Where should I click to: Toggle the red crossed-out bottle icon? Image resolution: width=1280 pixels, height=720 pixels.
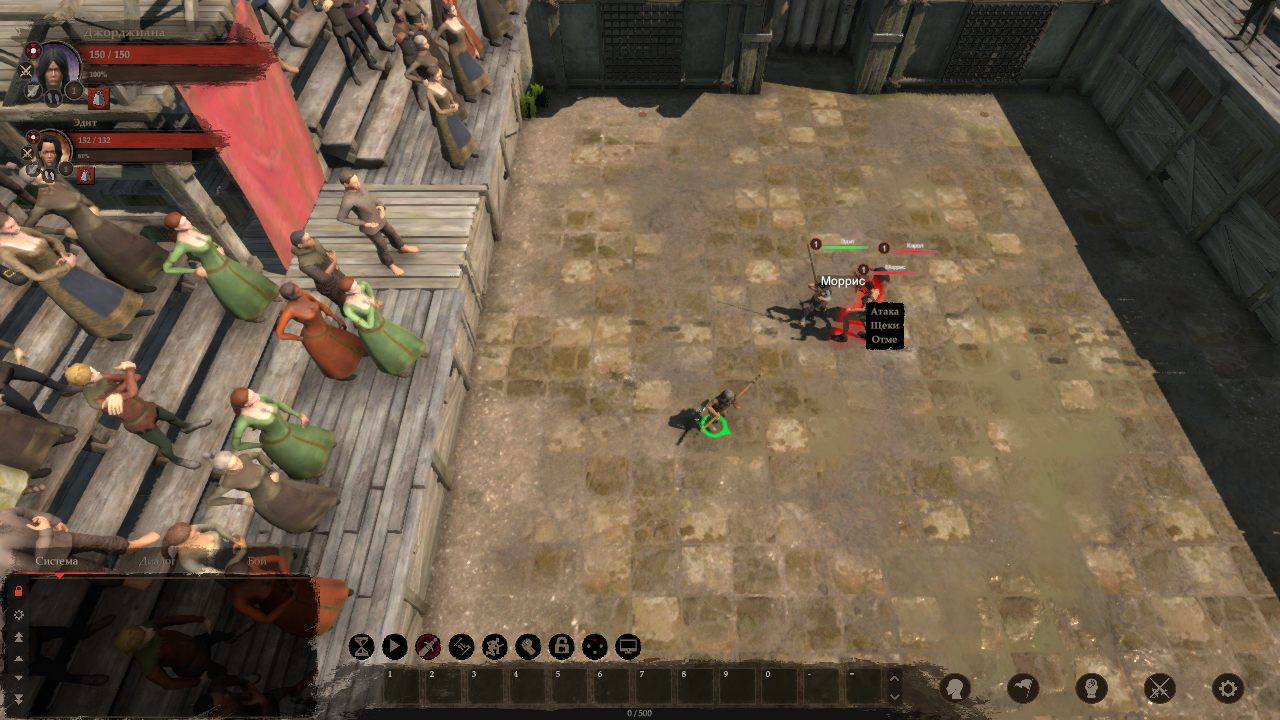[428, 647]
